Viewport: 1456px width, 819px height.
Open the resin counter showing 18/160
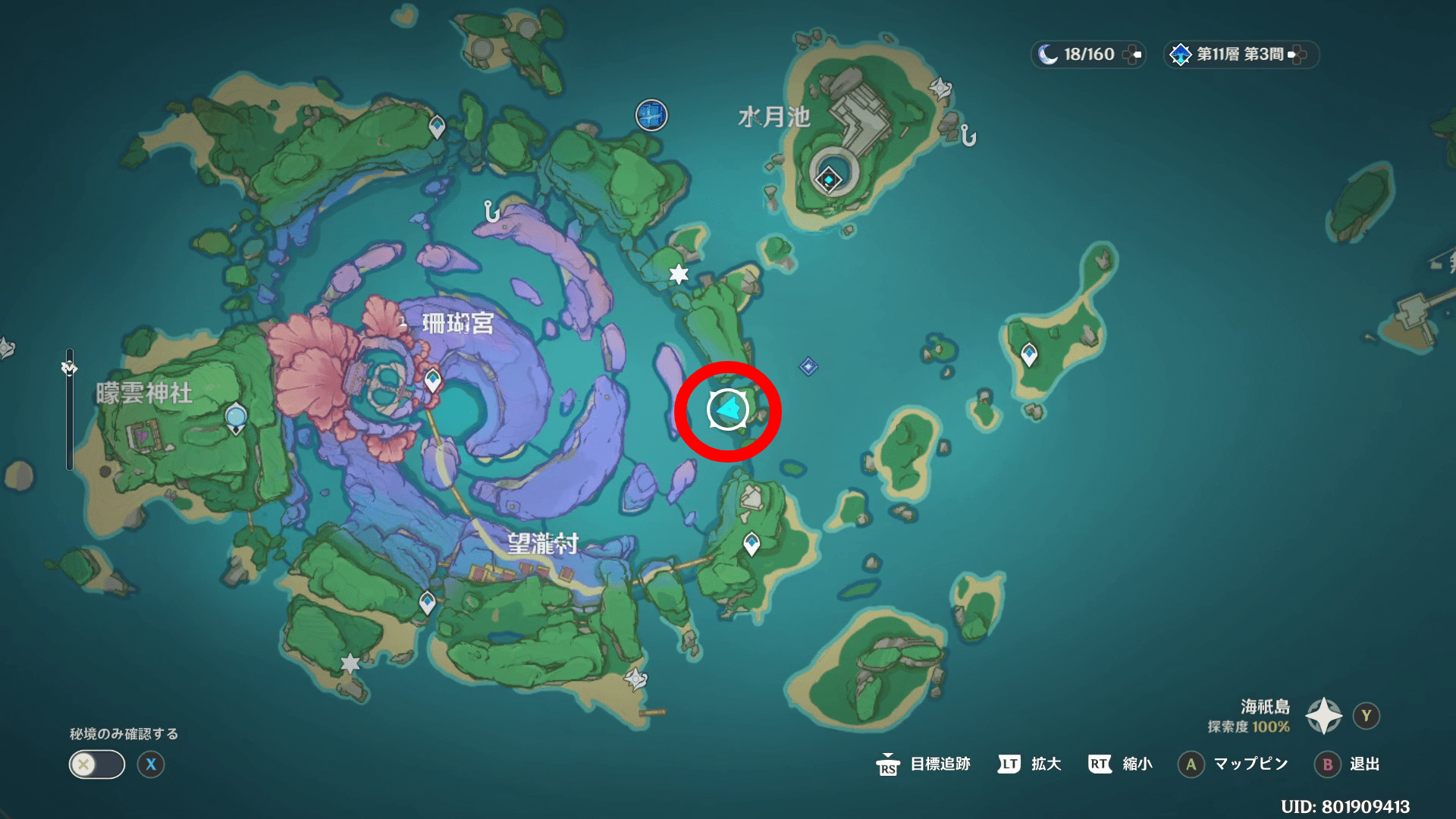(1088, 55)
